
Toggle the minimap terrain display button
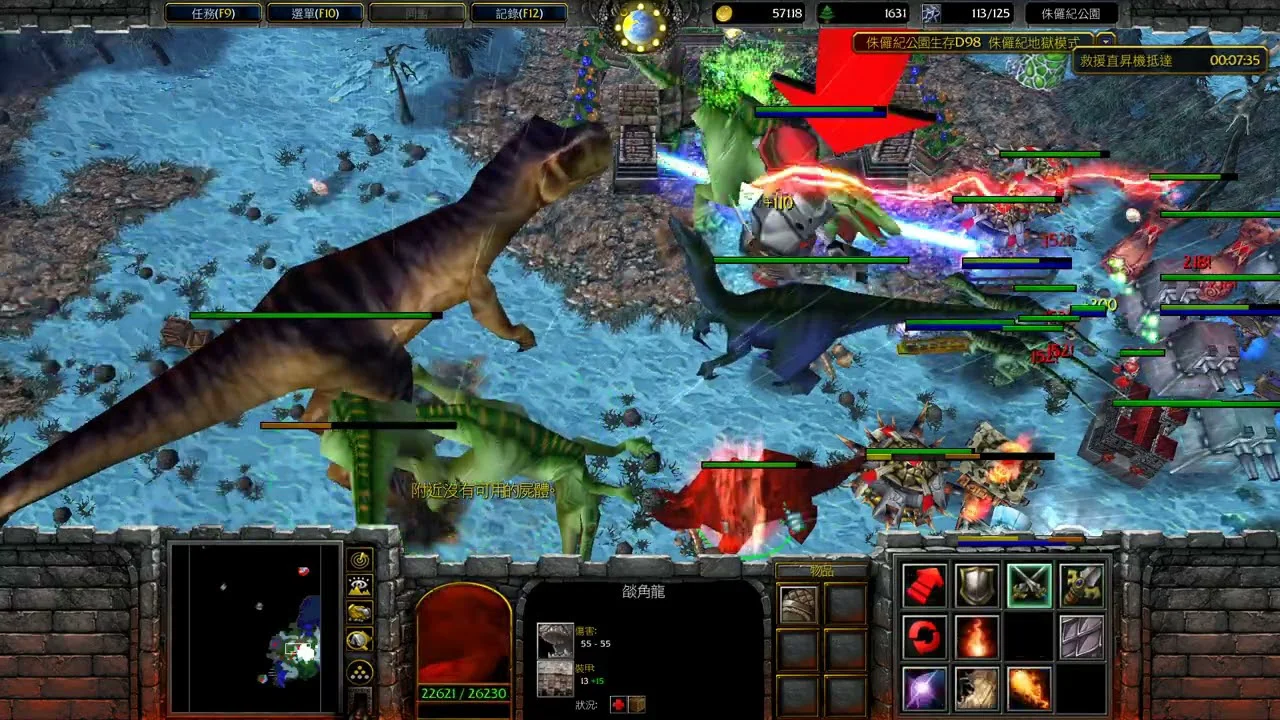tap(360, 587)
